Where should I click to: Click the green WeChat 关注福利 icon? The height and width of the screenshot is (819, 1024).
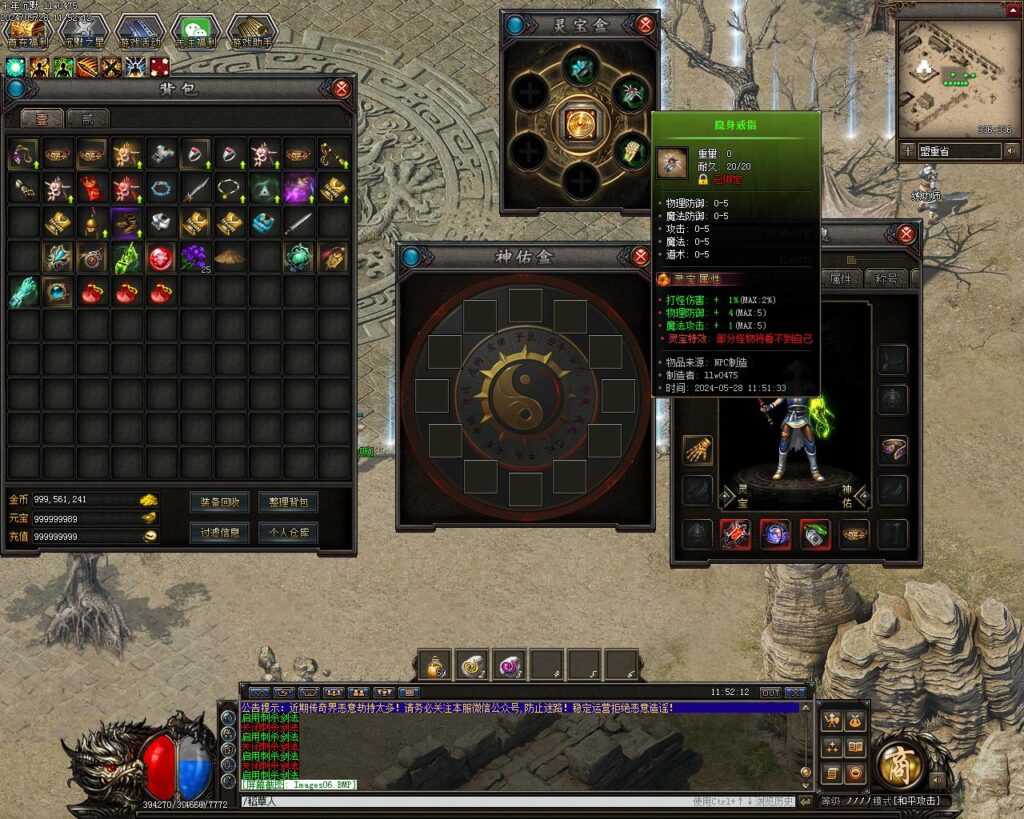click(x=196, y=32)
